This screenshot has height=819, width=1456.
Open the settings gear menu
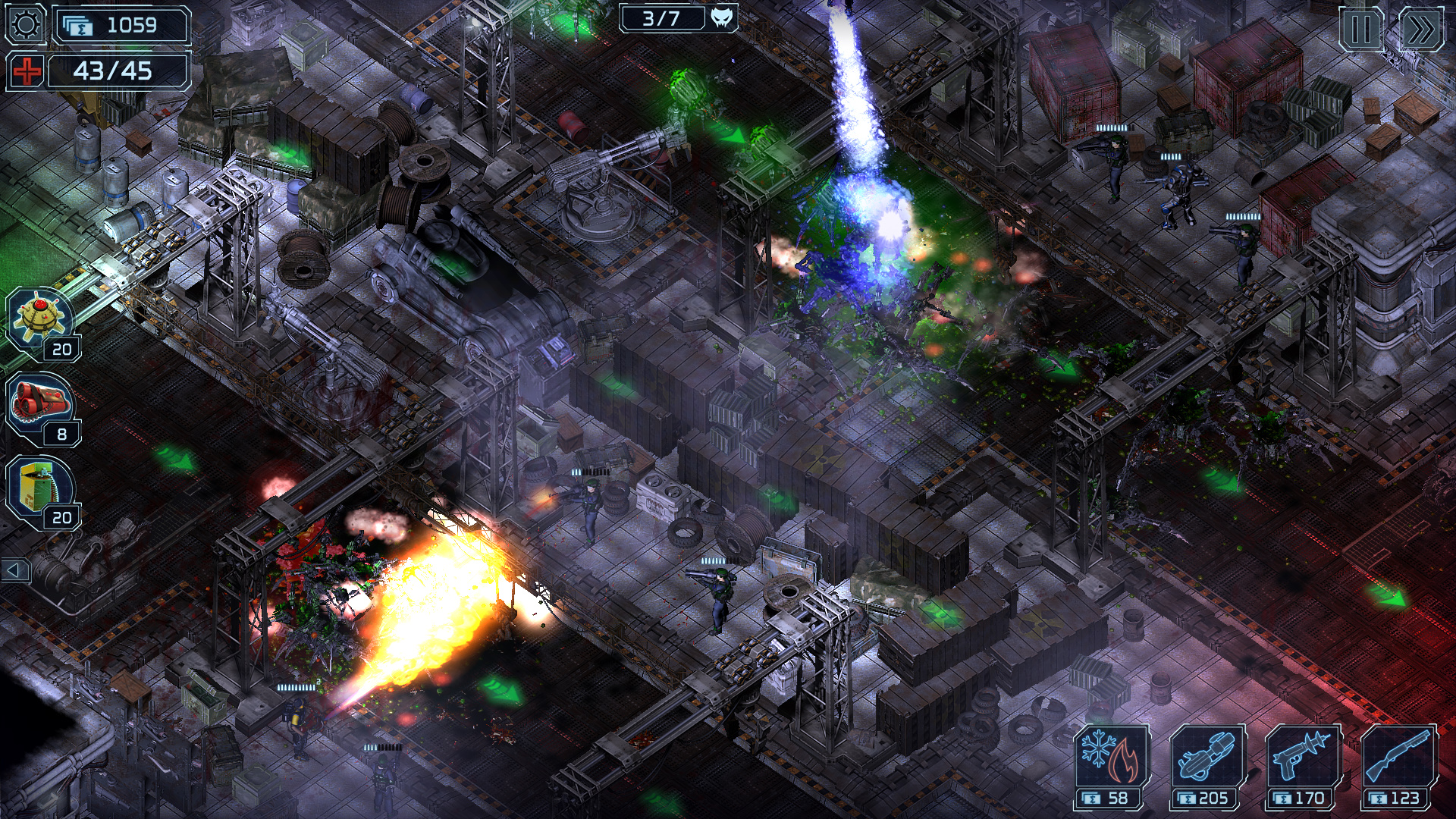coord(25,25)
